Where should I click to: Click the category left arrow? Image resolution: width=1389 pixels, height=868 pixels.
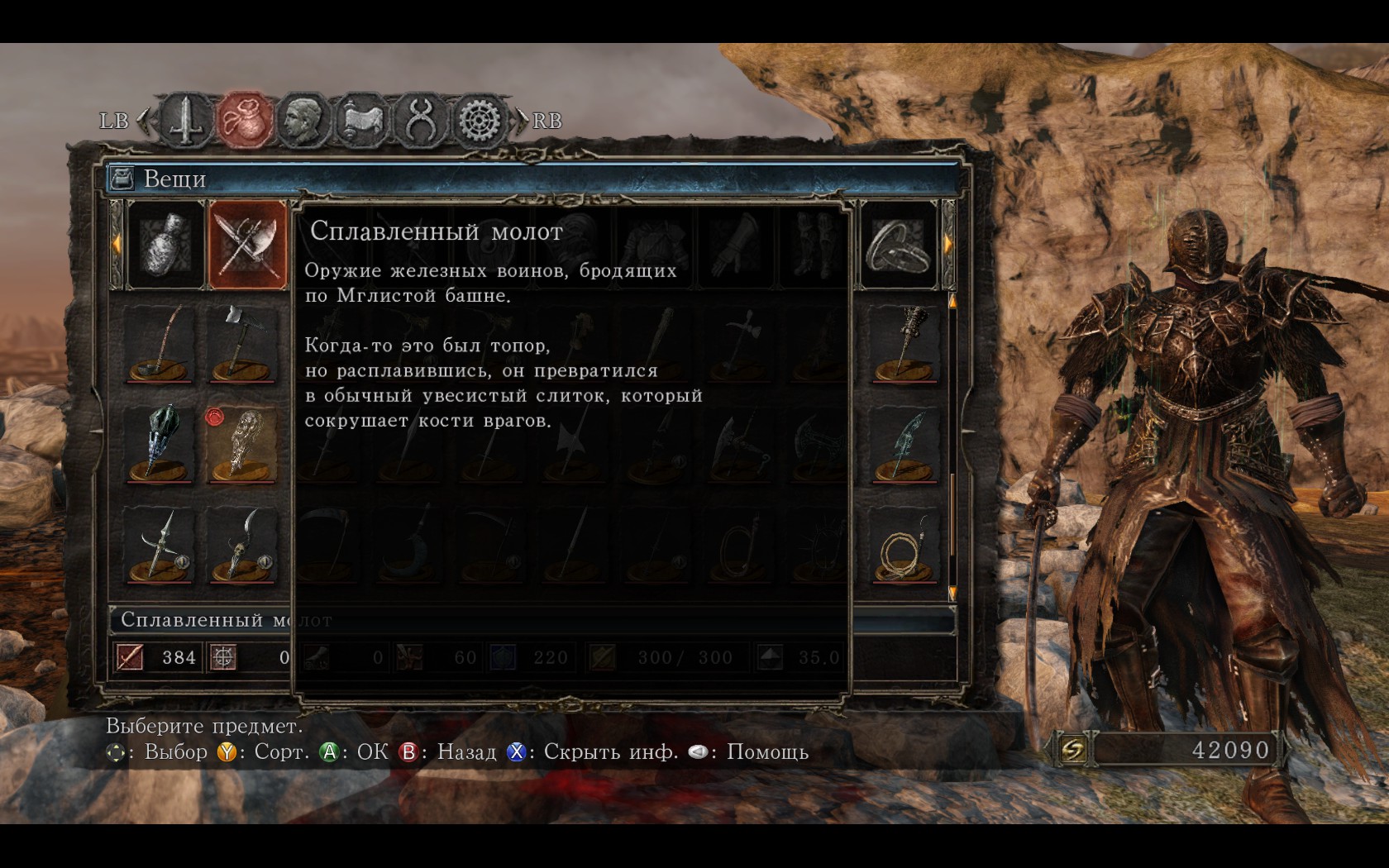(117, 244)
